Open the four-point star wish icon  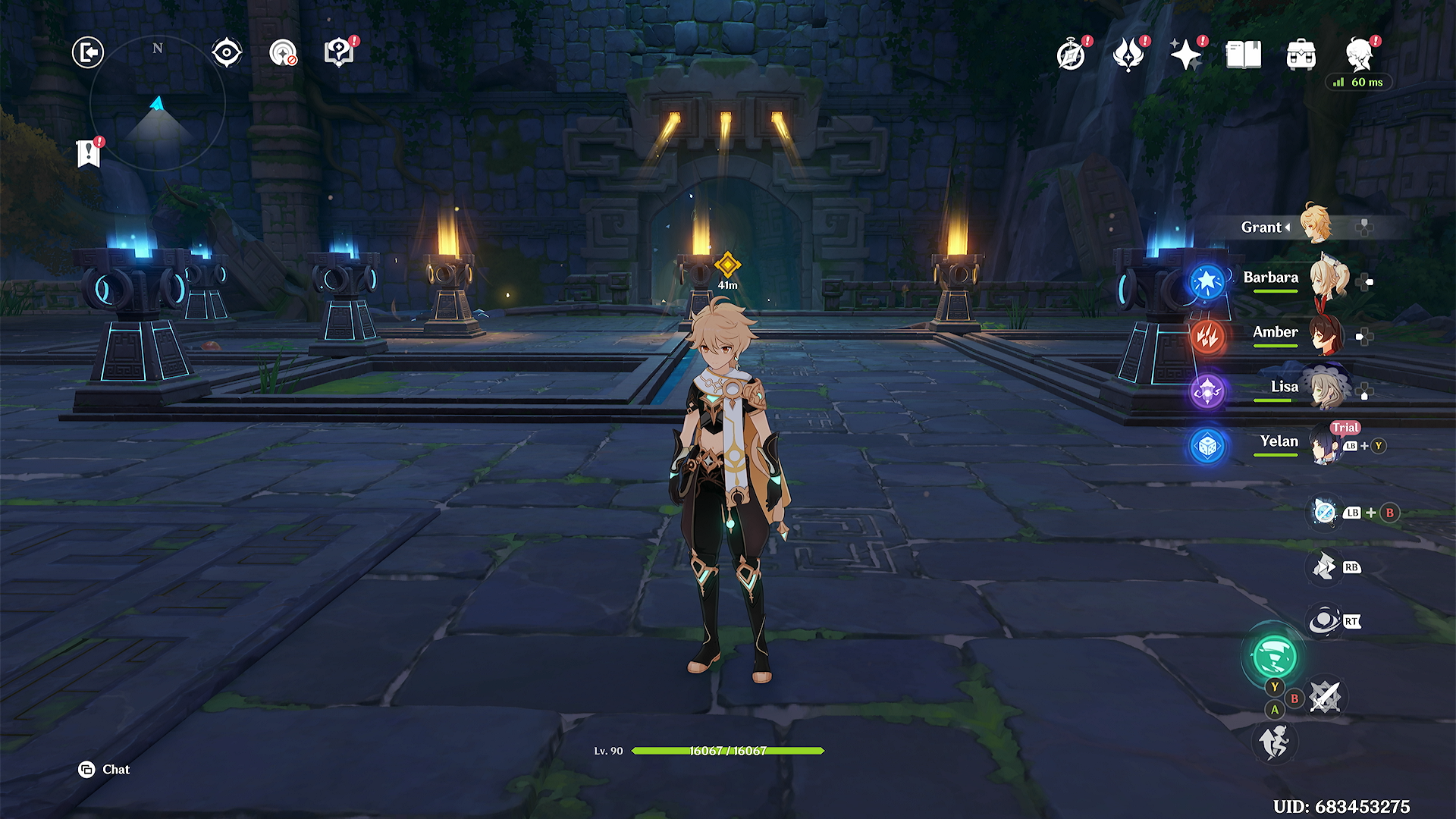click(1185, 55)
